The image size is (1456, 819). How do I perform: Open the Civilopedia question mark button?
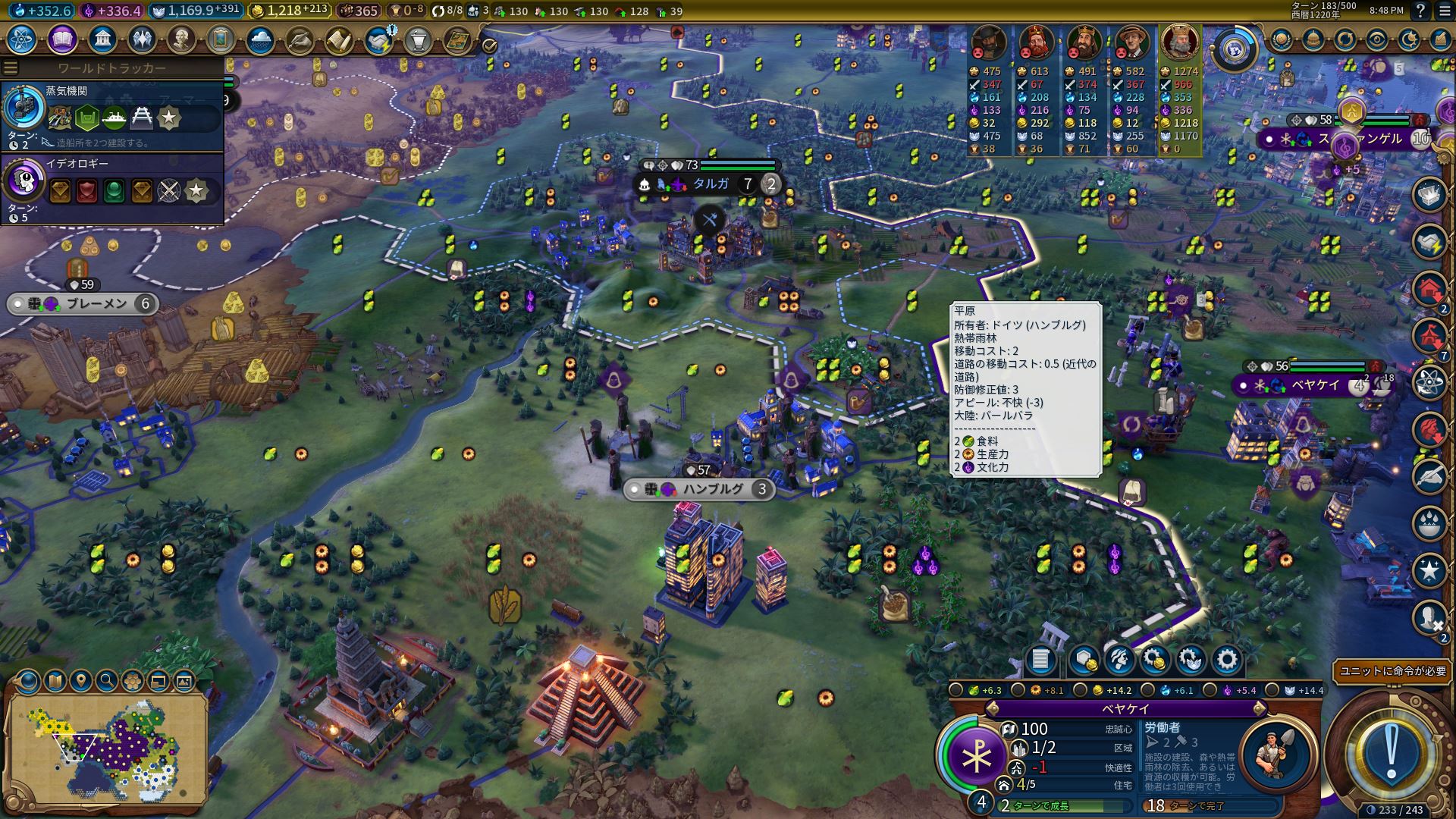(x=1420, y=11)
